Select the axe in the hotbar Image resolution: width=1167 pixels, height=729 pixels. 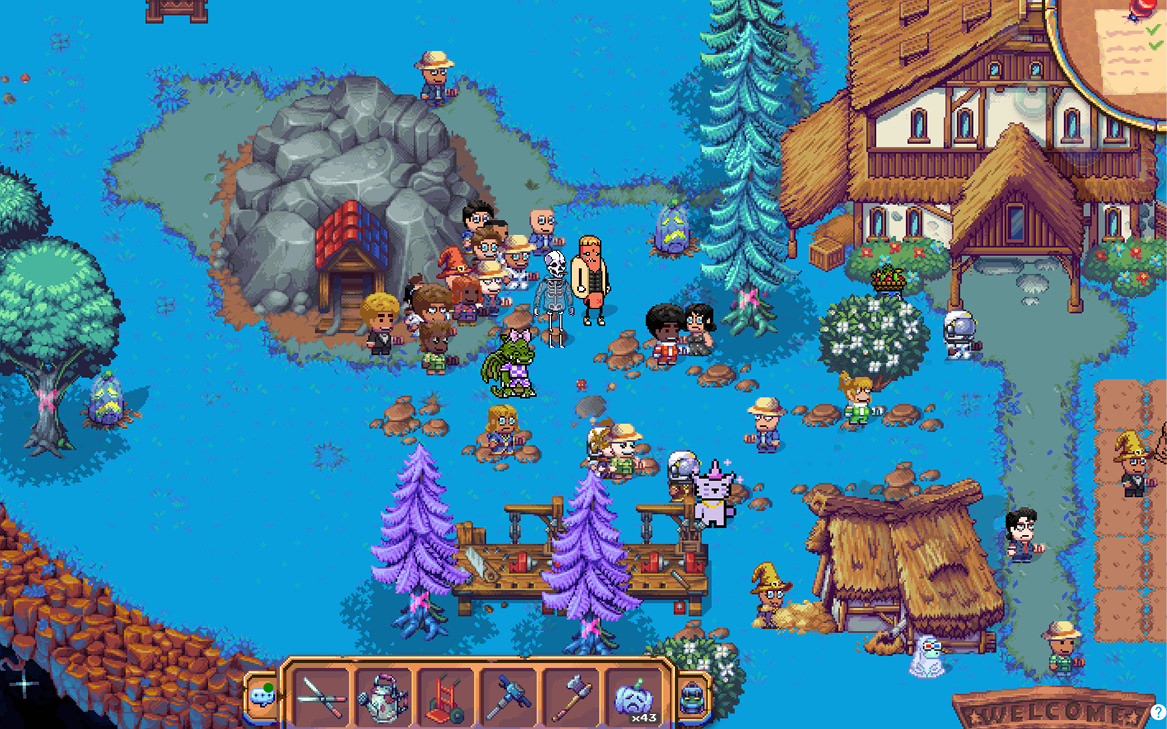pos(570,696)
